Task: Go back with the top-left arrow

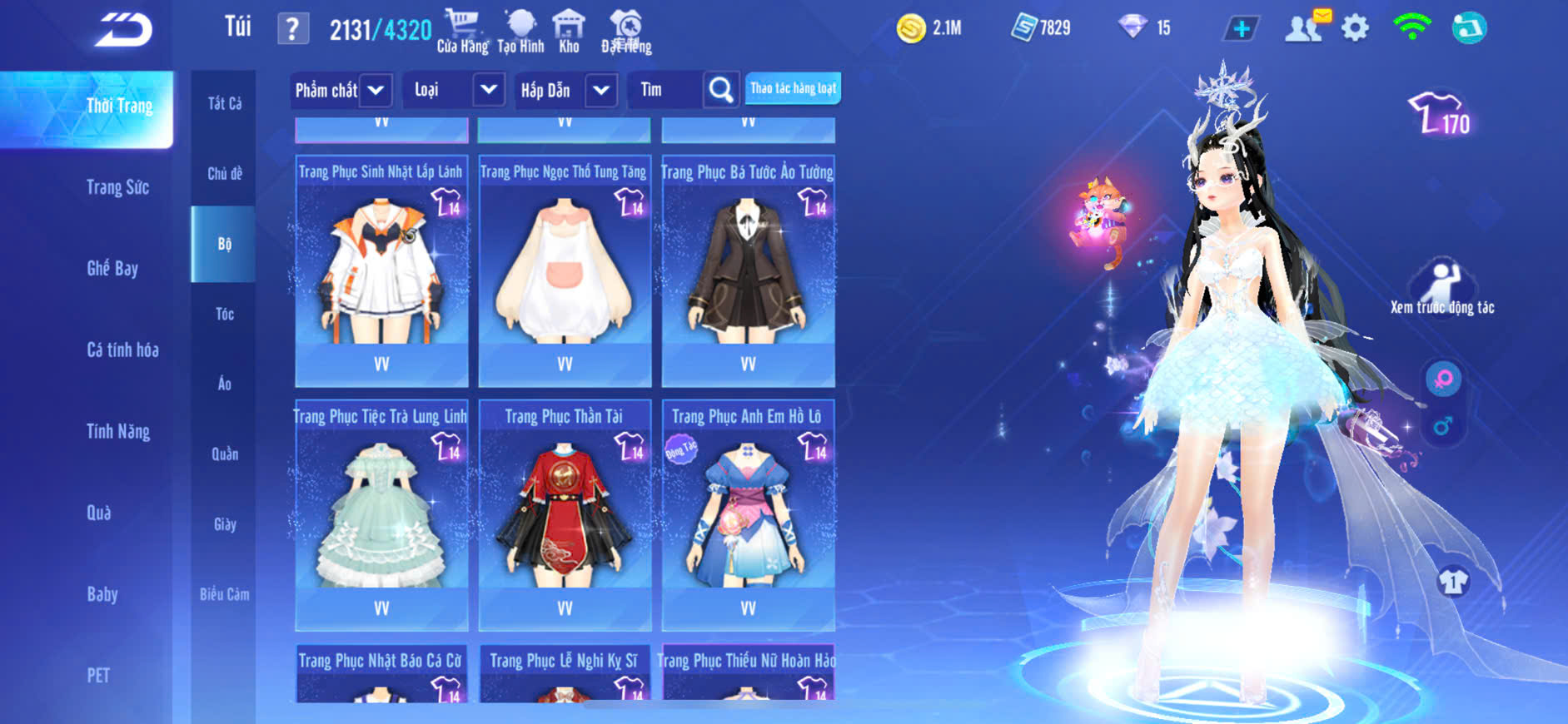Action: point(123,31)
